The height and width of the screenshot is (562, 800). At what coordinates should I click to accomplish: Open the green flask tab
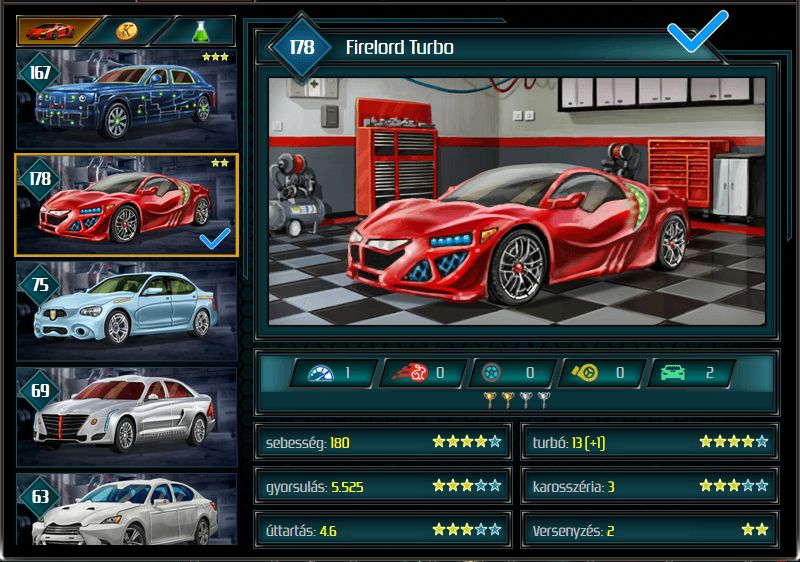pos(198,31)
